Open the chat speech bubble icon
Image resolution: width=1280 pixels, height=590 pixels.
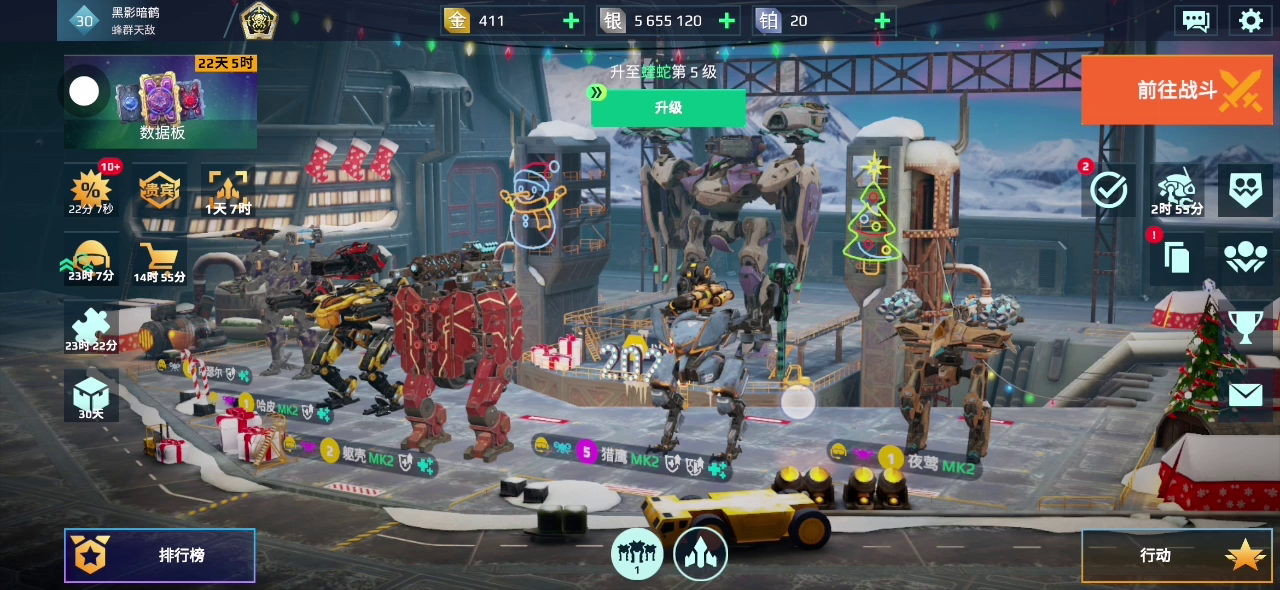pyautogui.click(x=1196, y=20)
